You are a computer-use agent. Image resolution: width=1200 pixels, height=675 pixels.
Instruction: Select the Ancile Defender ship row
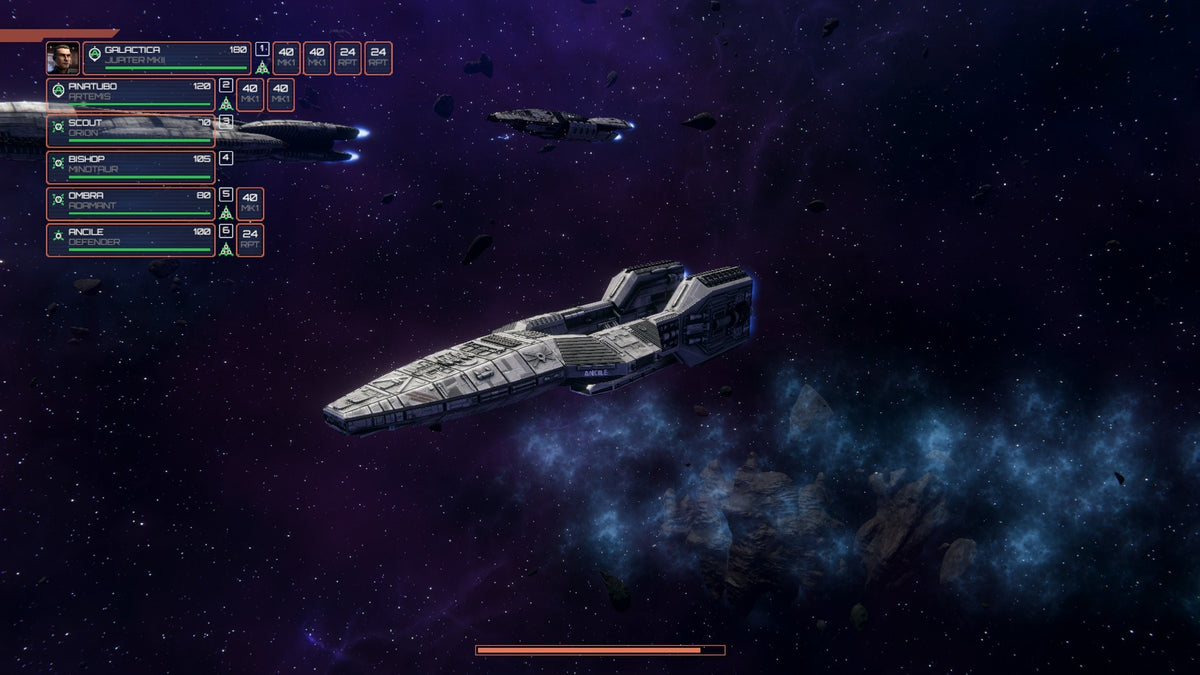pyautogui.click(x=130, y=240)
